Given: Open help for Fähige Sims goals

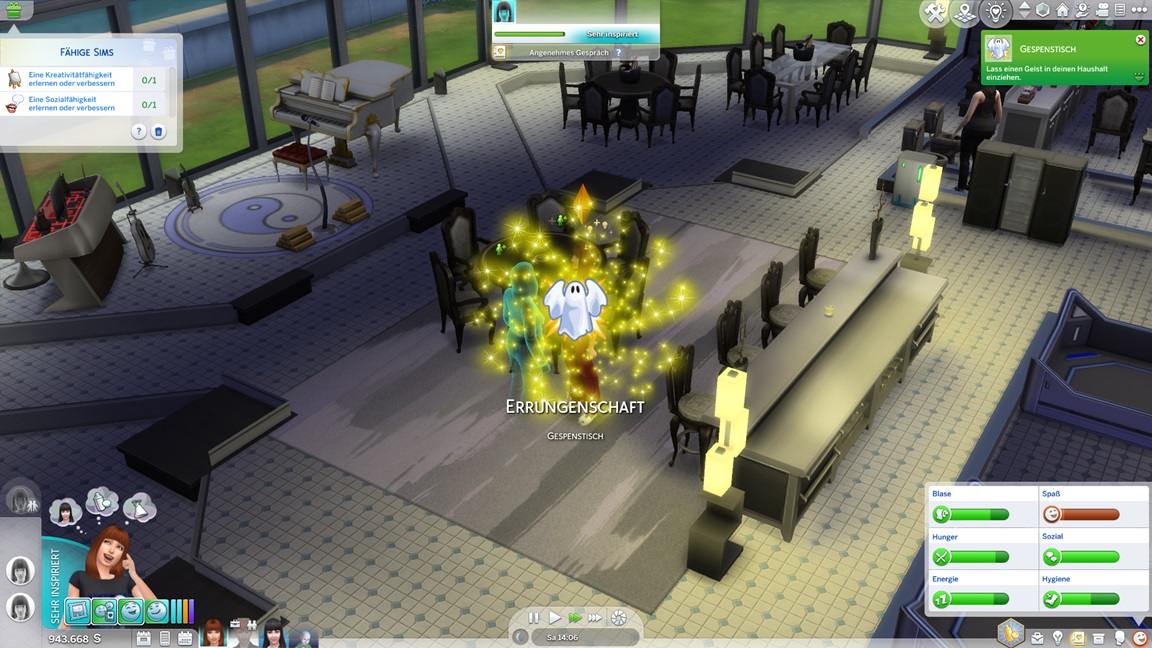Looking at the screenshot, I should (x=139, y=132).
